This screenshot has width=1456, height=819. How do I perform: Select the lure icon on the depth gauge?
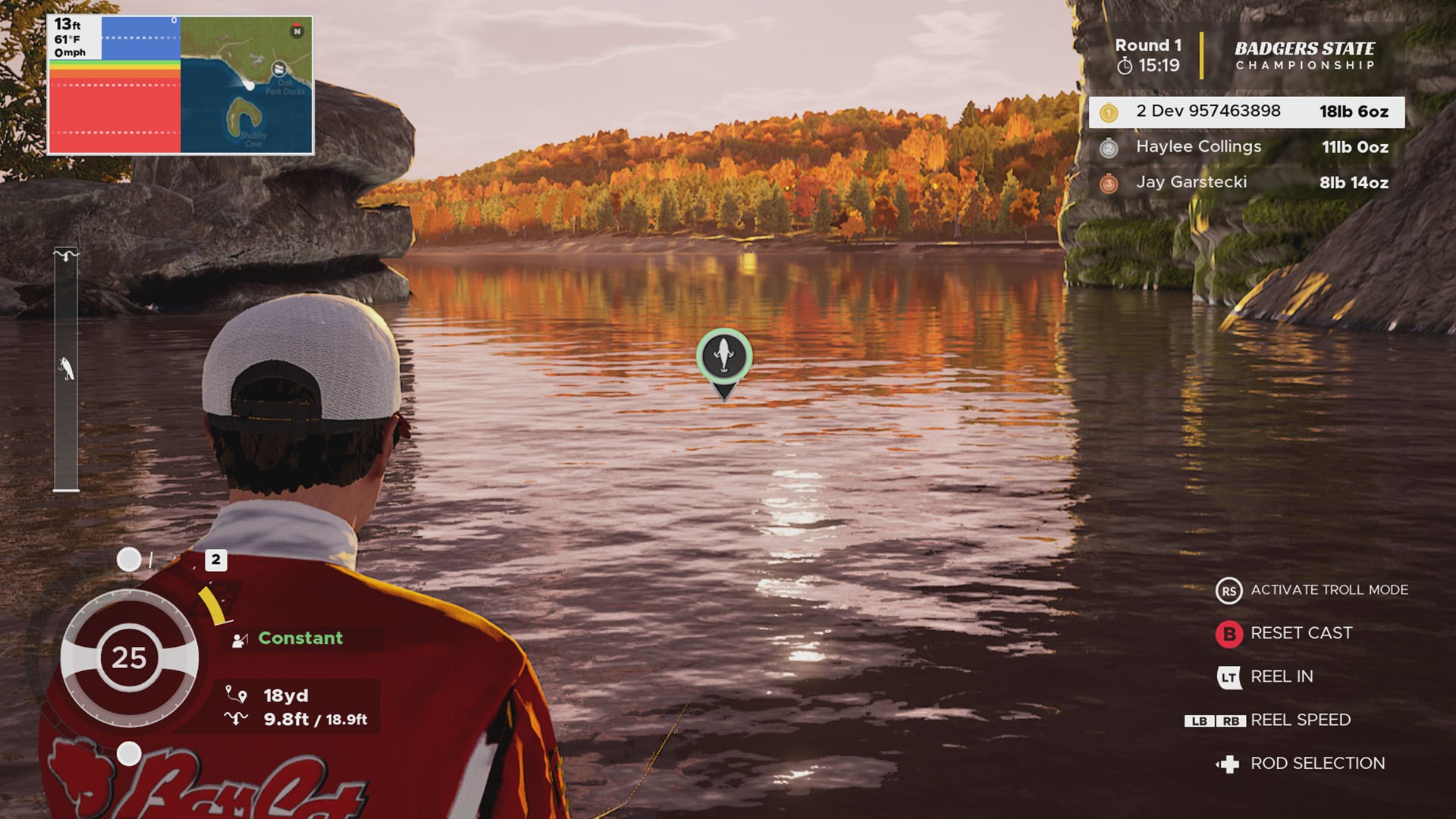point(67,369)
